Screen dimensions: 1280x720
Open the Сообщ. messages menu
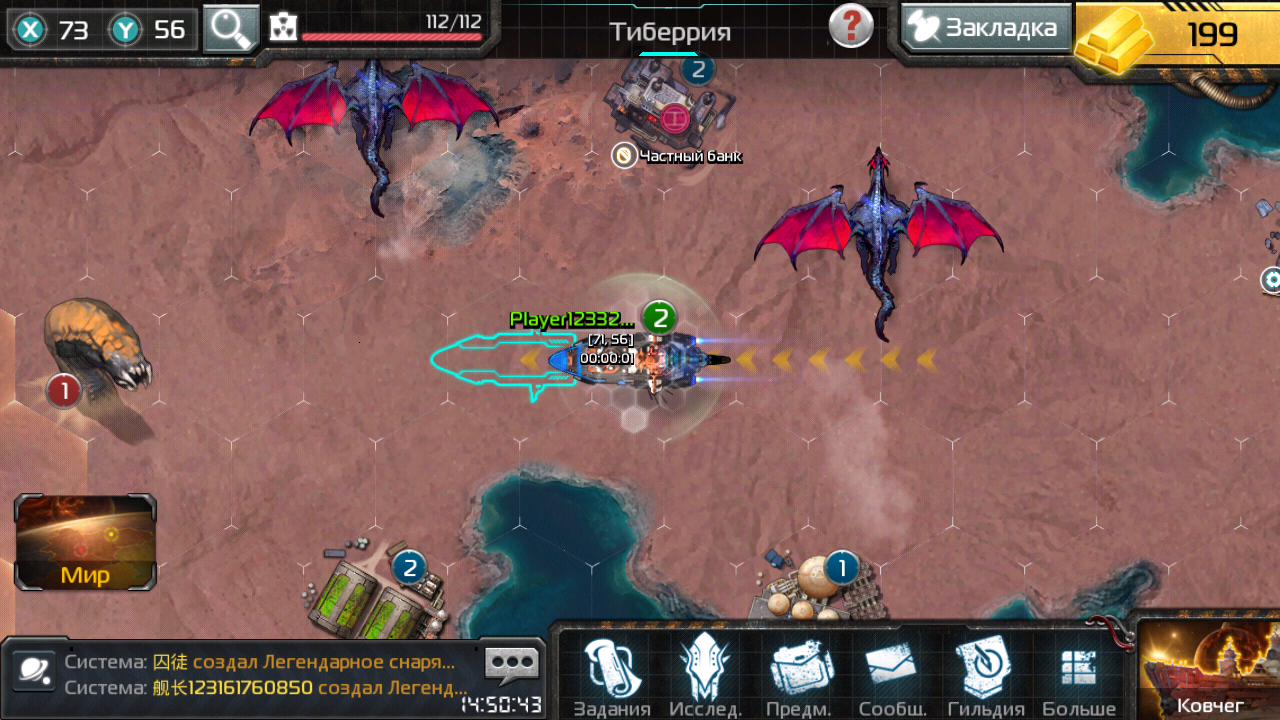point(890,678)
